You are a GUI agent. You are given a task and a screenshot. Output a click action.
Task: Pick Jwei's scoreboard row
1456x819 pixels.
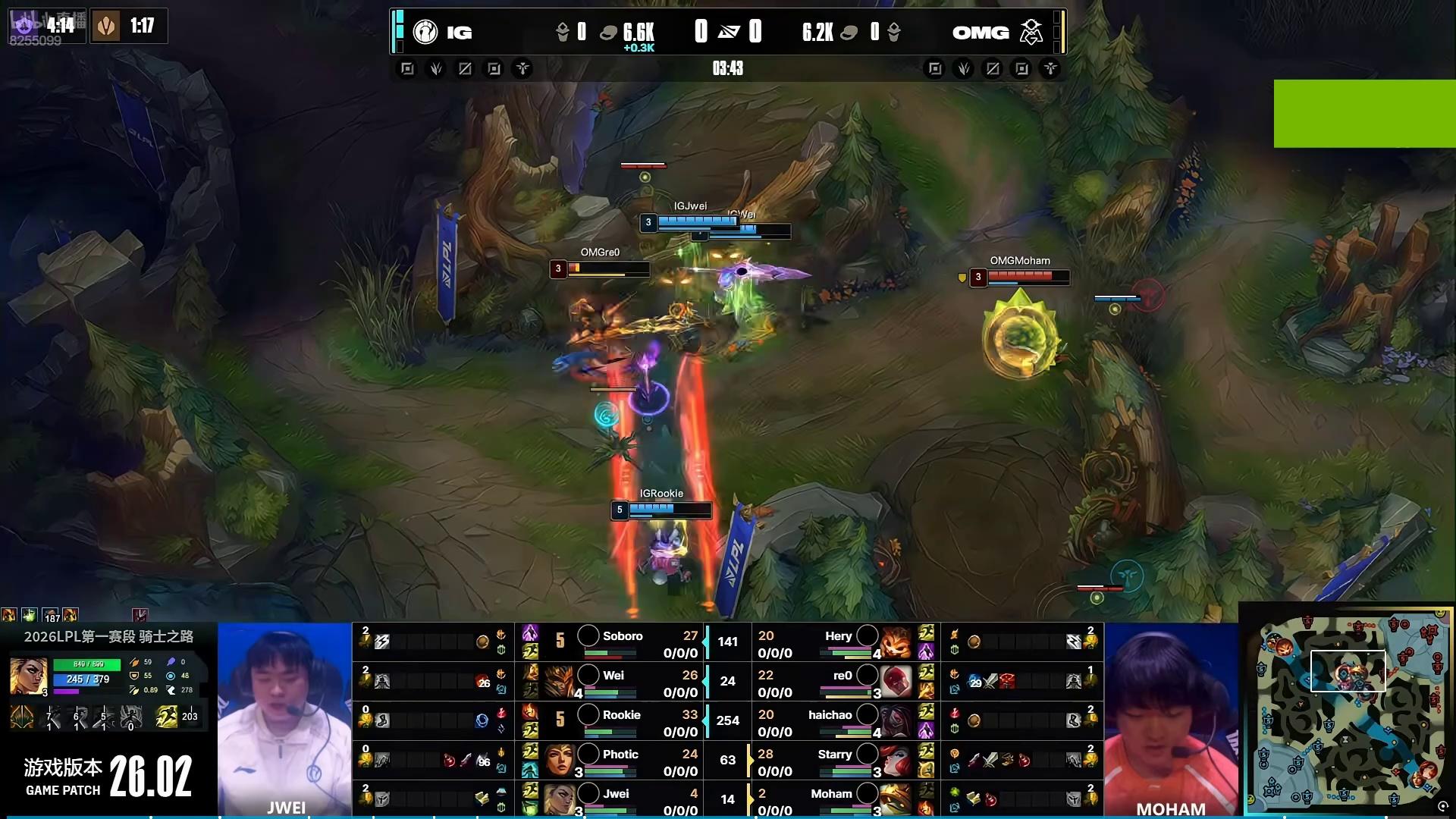[x=622, y=799]
